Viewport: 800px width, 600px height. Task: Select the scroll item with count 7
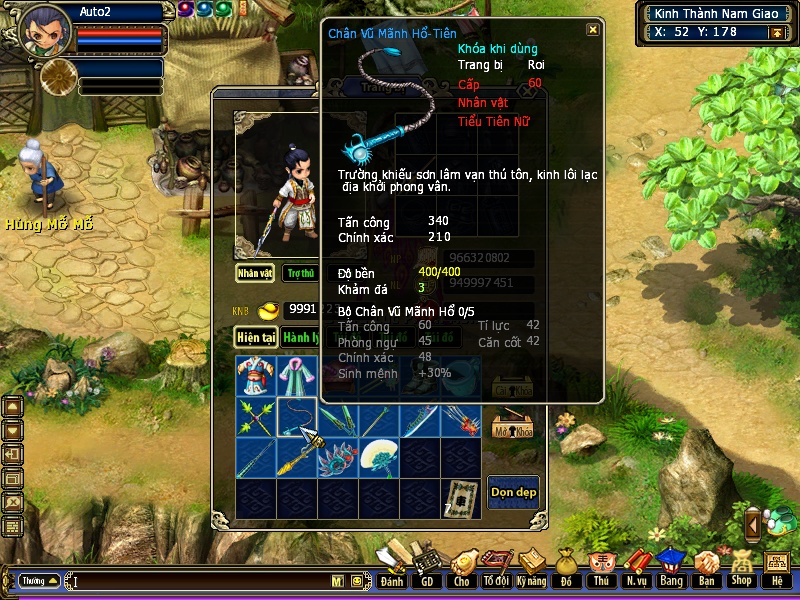(x=461, y=497)
